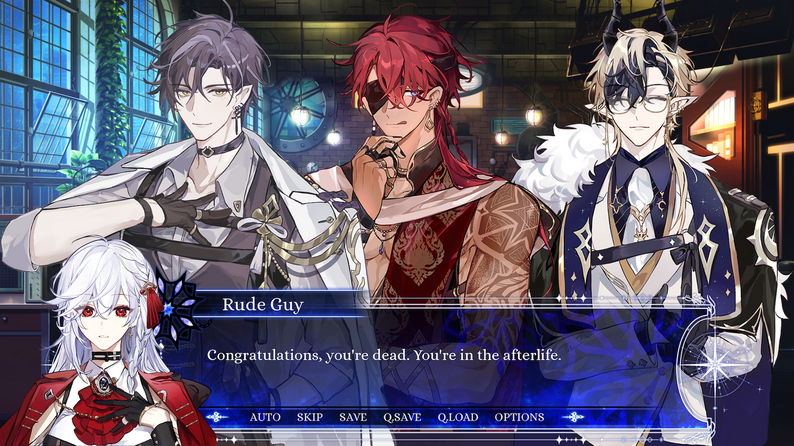Load the quick save with Q.LOAD
Screen dimensions: 794x446
[x=458, y=417]
